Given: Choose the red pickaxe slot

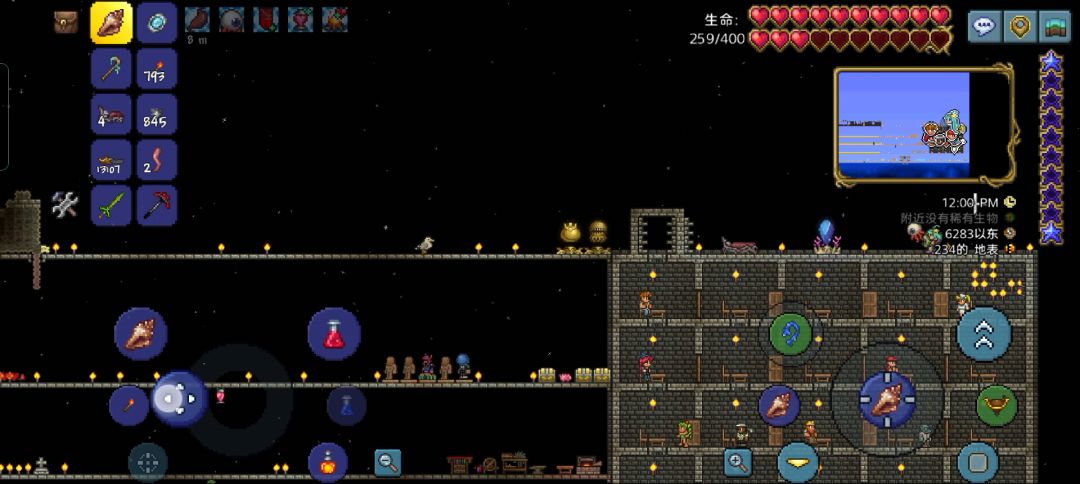Looking at the screenshot, I should pos(156,205).
